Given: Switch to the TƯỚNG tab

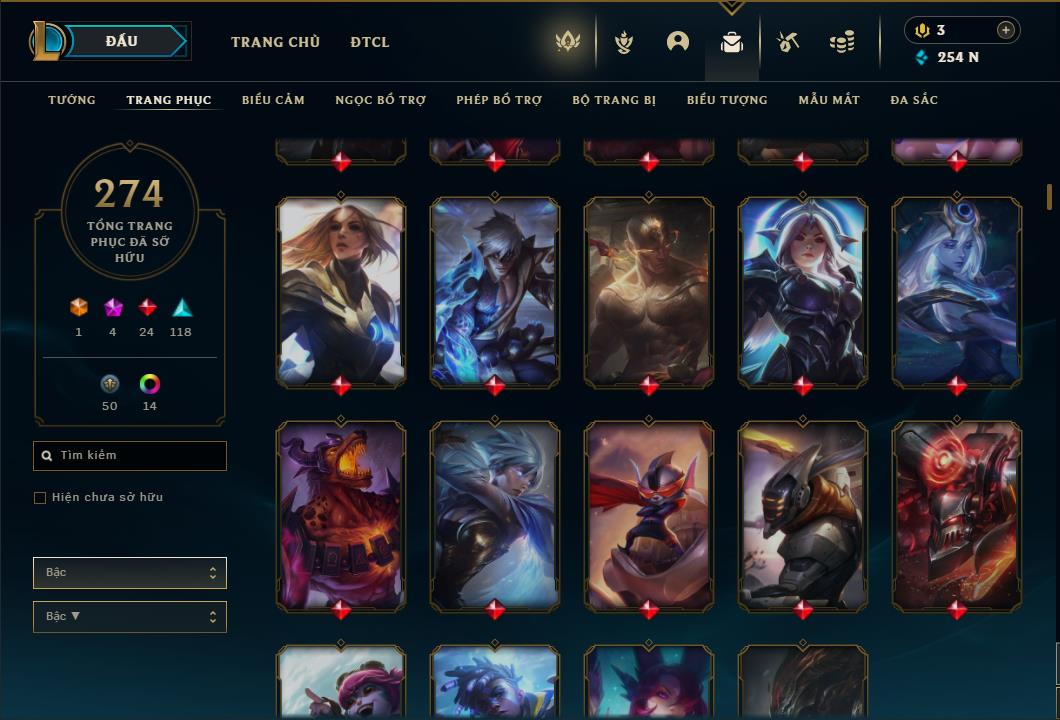Looking at the screenshot, I should coord(72,100).
